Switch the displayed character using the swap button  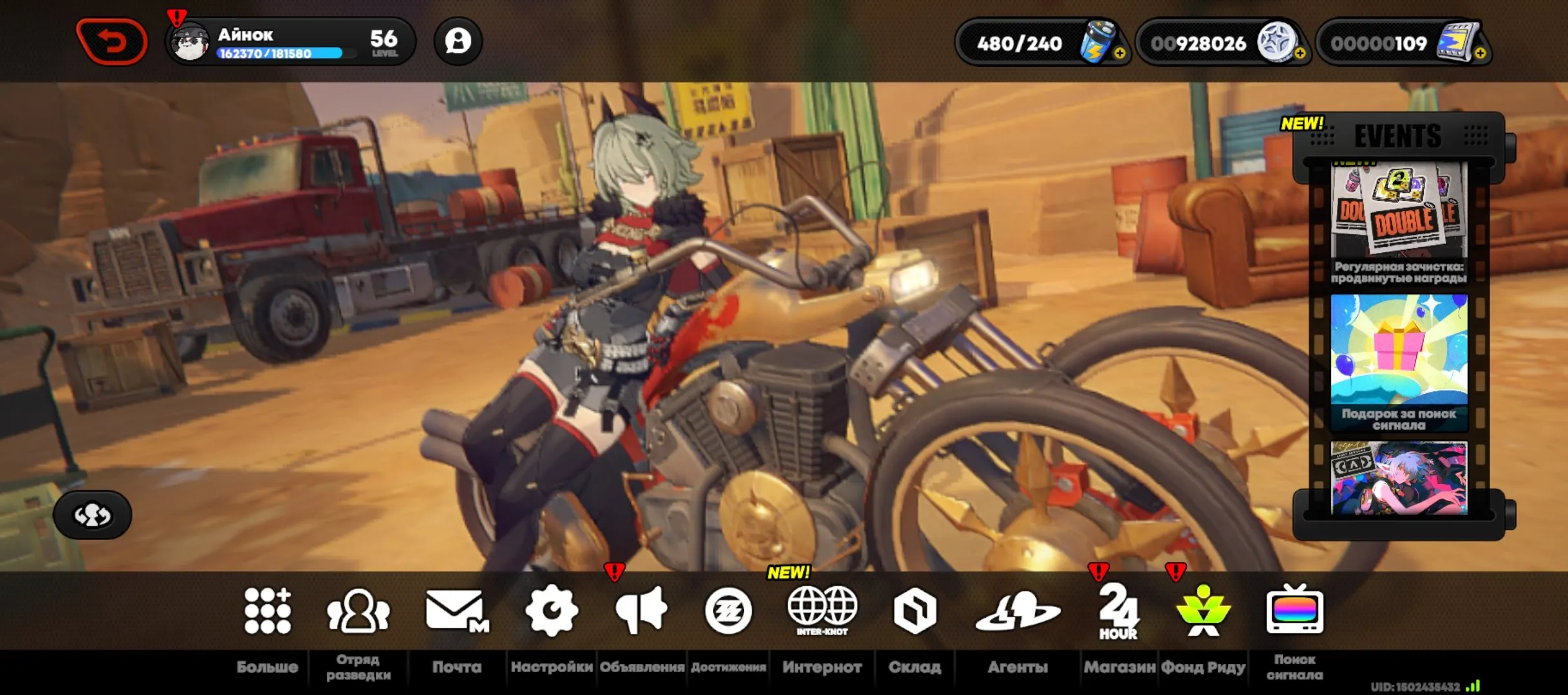[x=93, y=515]
